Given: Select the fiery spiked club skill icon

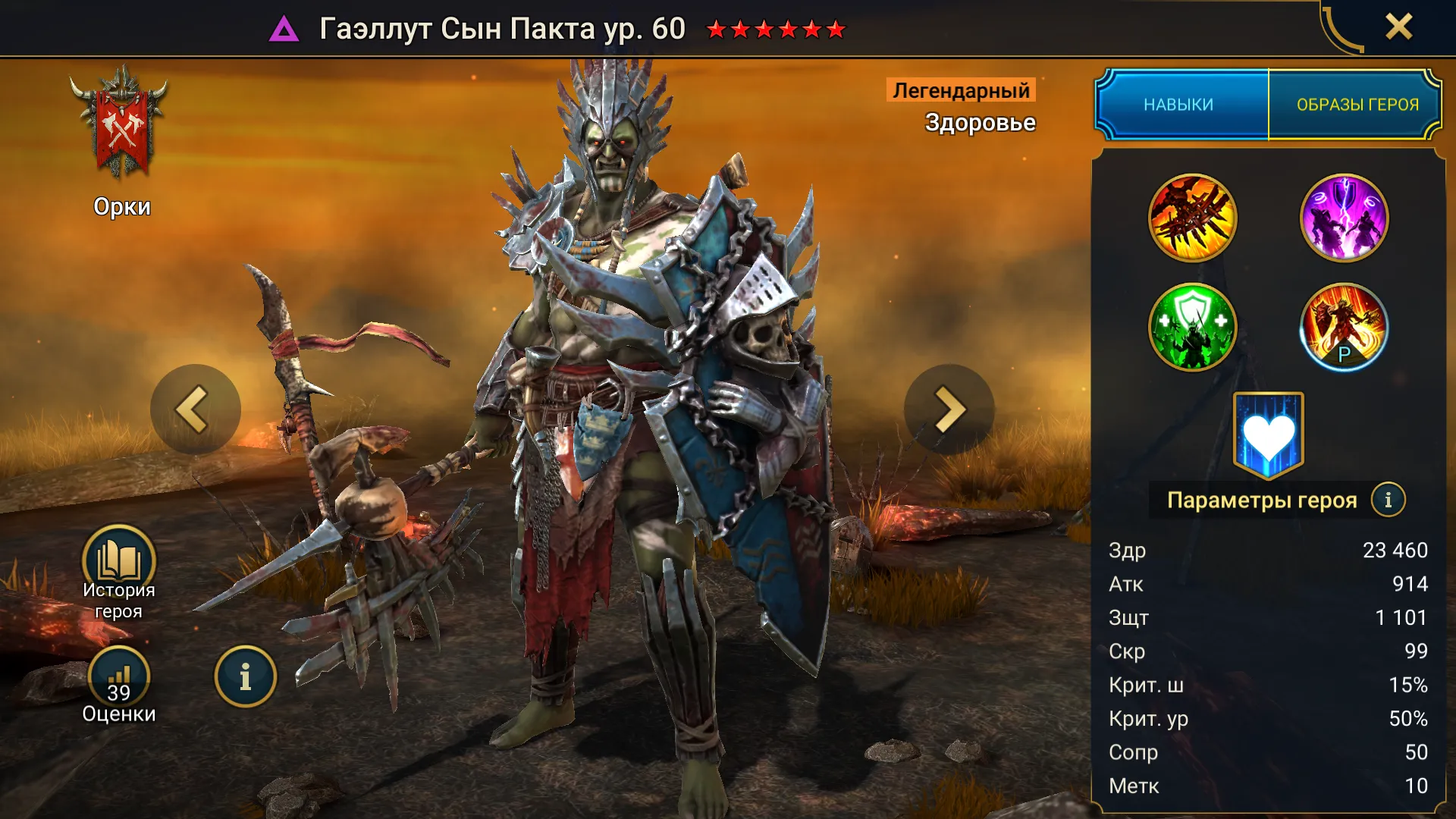Looking at the screenshot, I should click(x=1192, y=218).
